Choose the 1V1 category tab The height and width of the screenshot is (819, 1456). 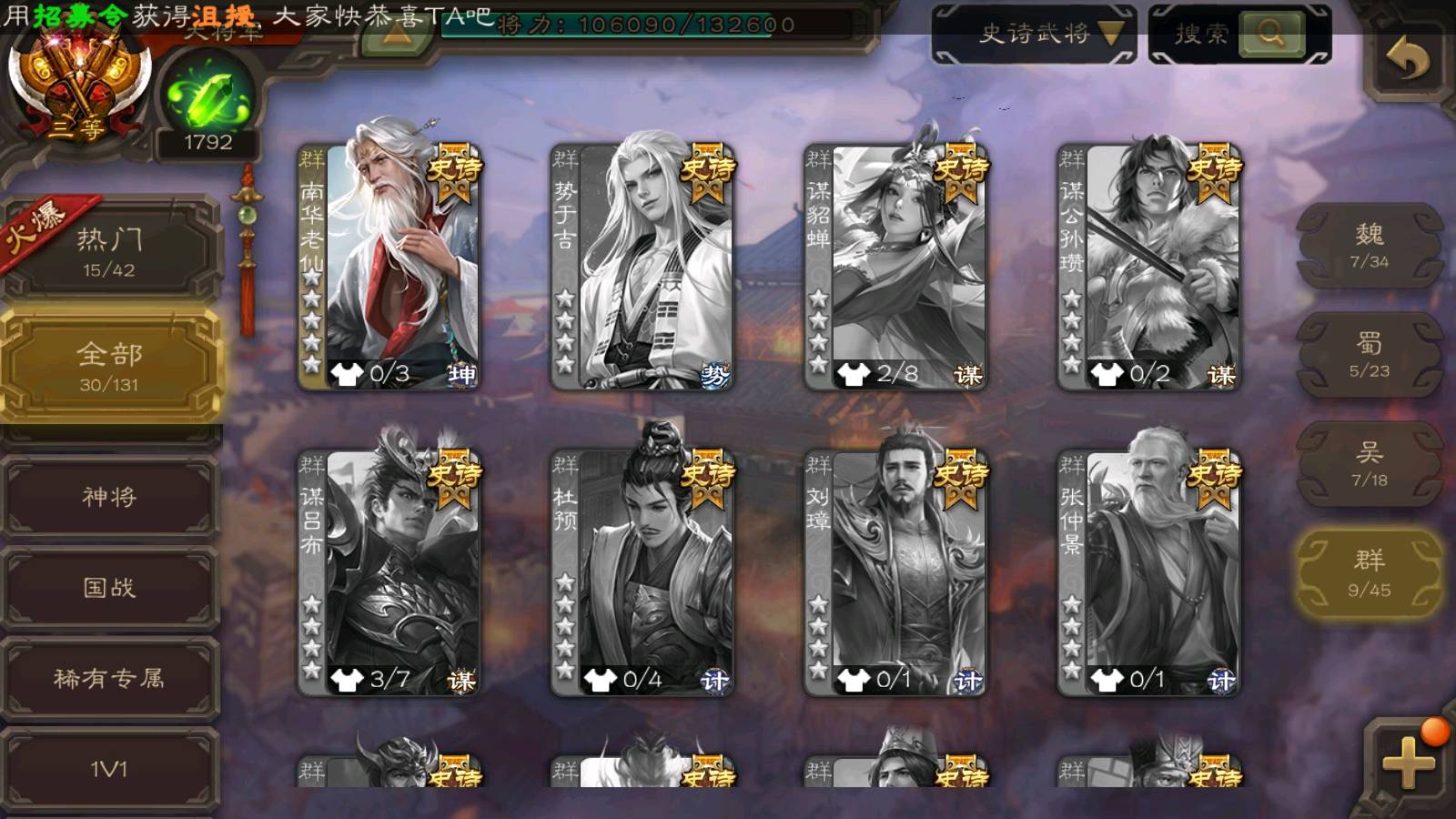109,770
